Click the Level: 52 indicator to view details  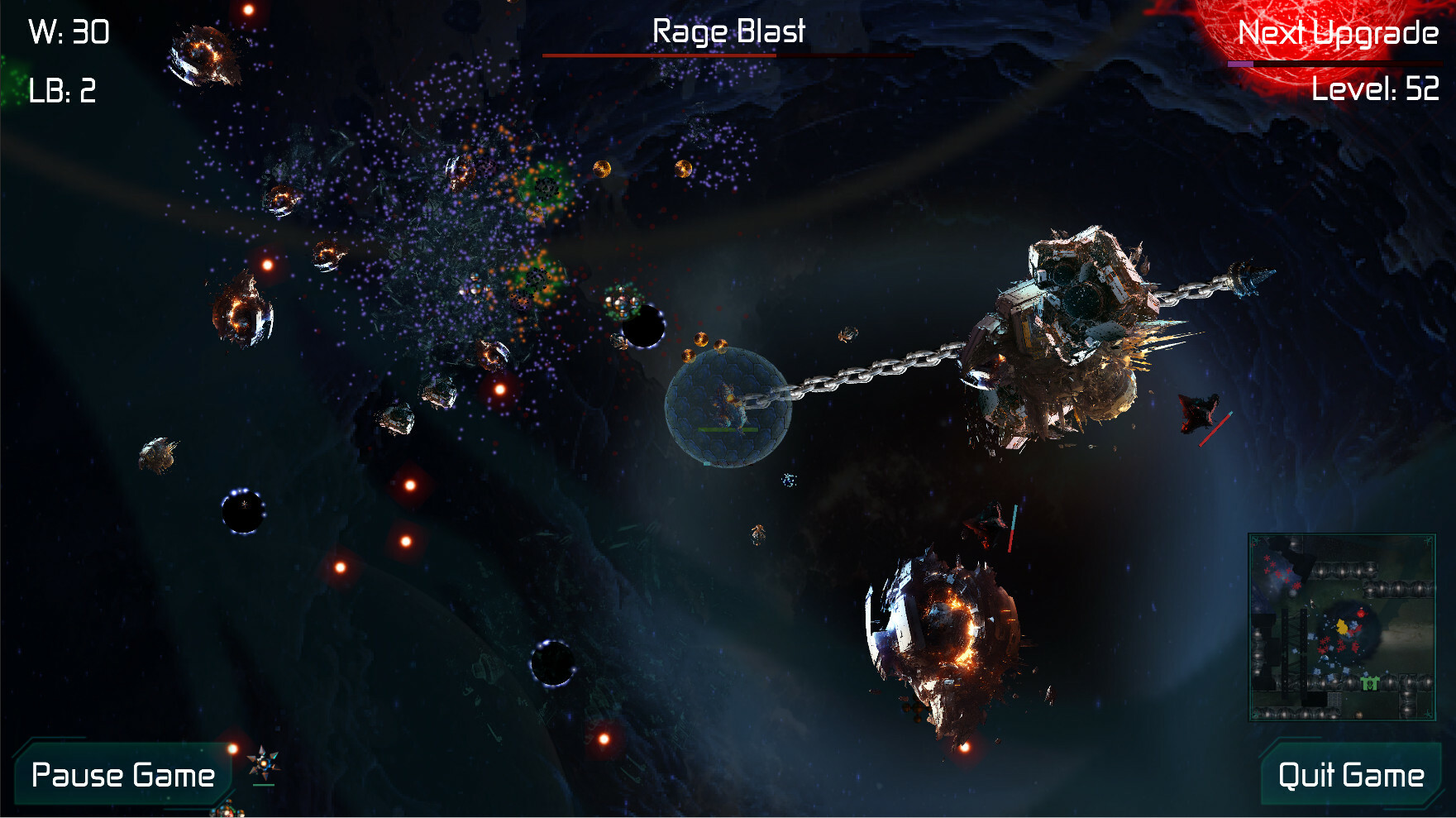point(1377,86)
